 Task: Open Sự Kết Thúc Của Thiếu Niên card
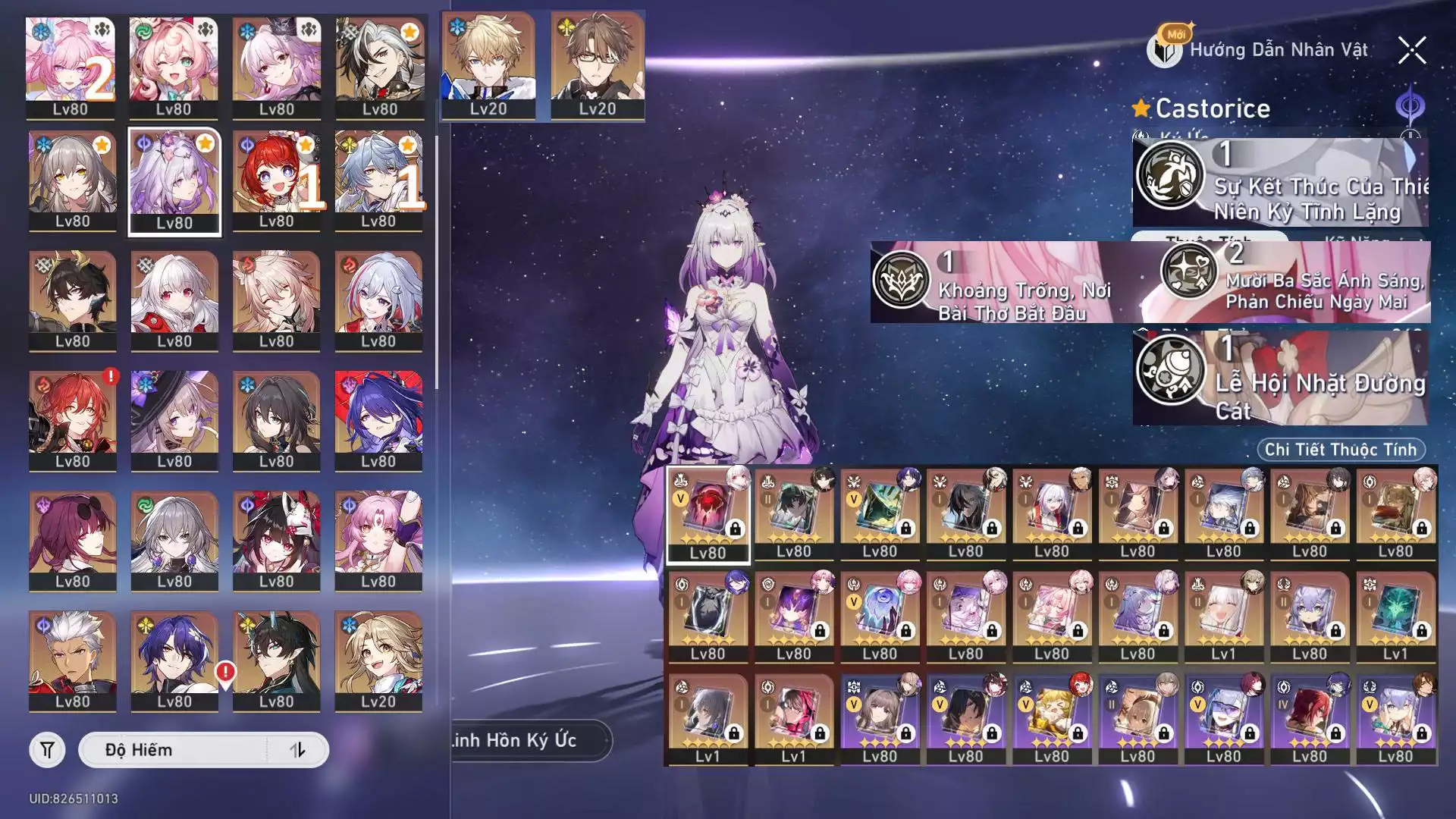[1280, 183]
